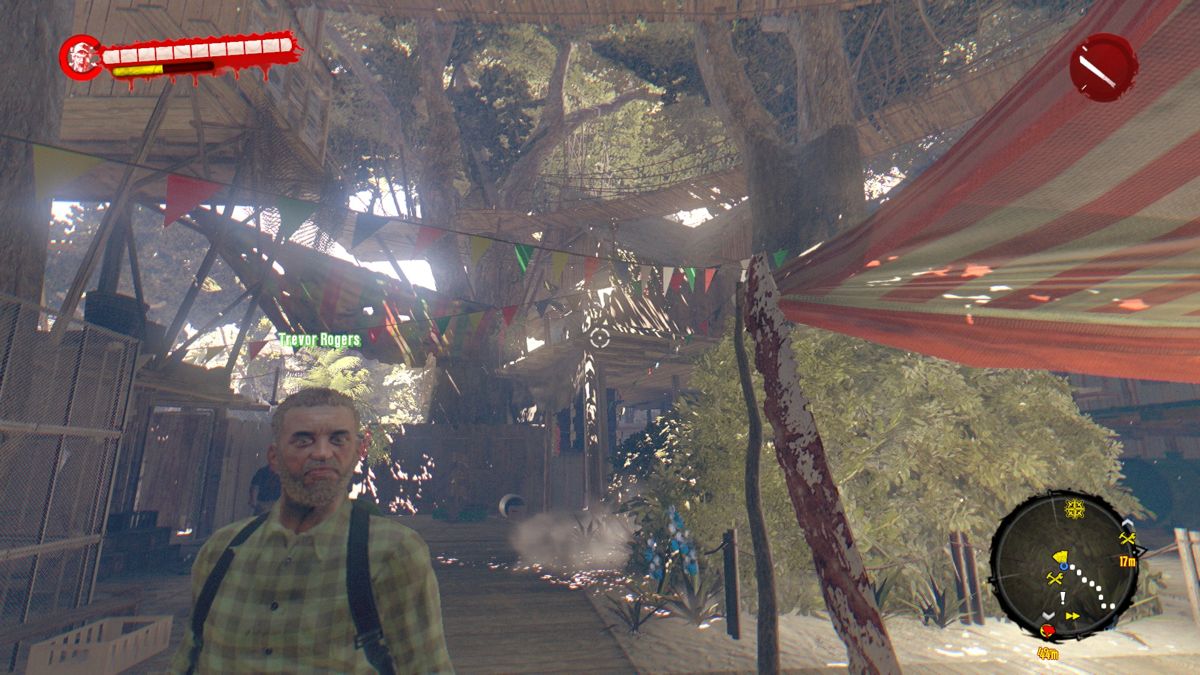This screenshot has width=1200, height=675.
Task: Select the red marker on the minimap rim
Action: tap(1047, 630)
